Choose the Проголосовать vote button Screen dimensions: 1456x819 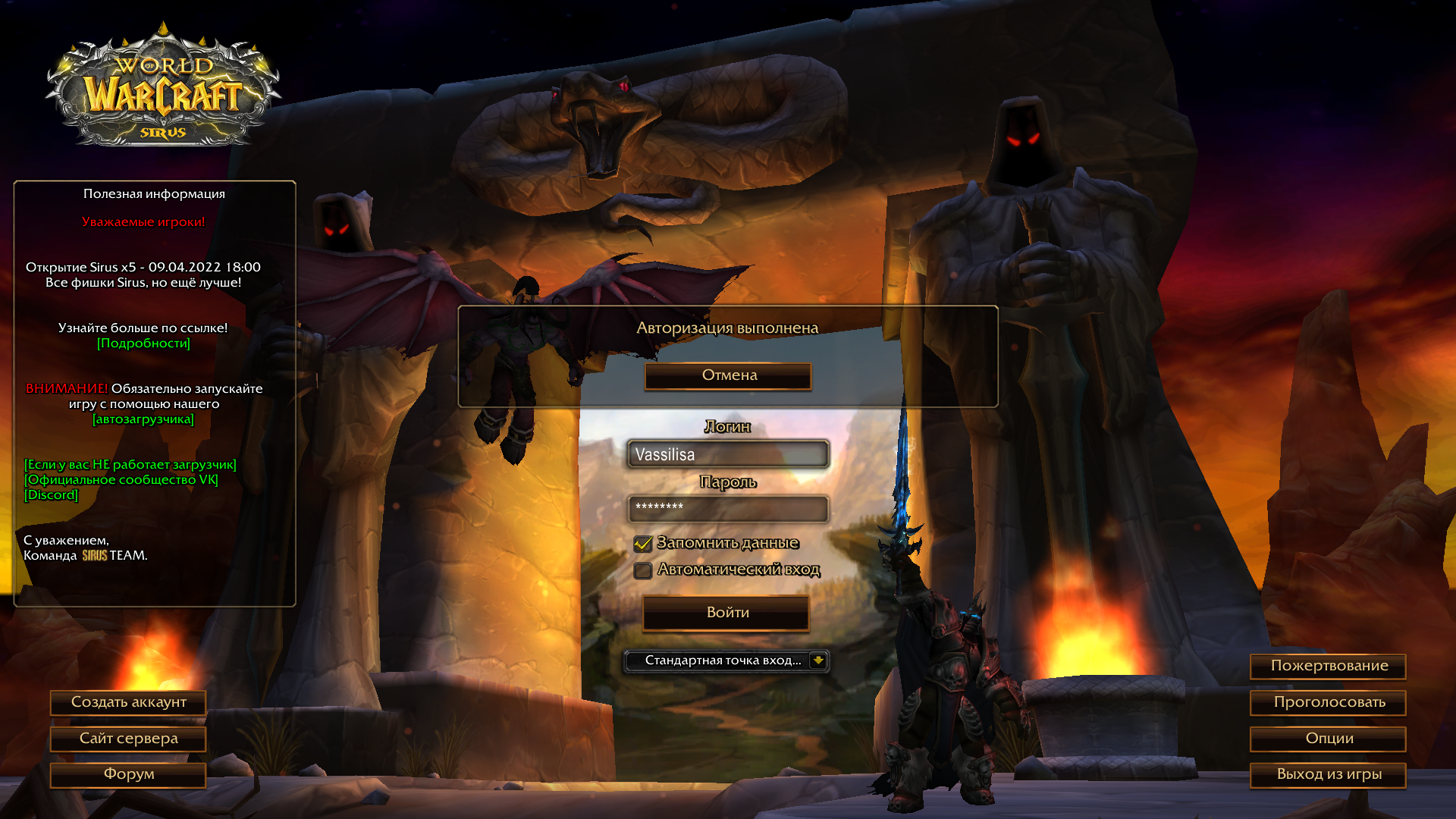click(1329, 702)
